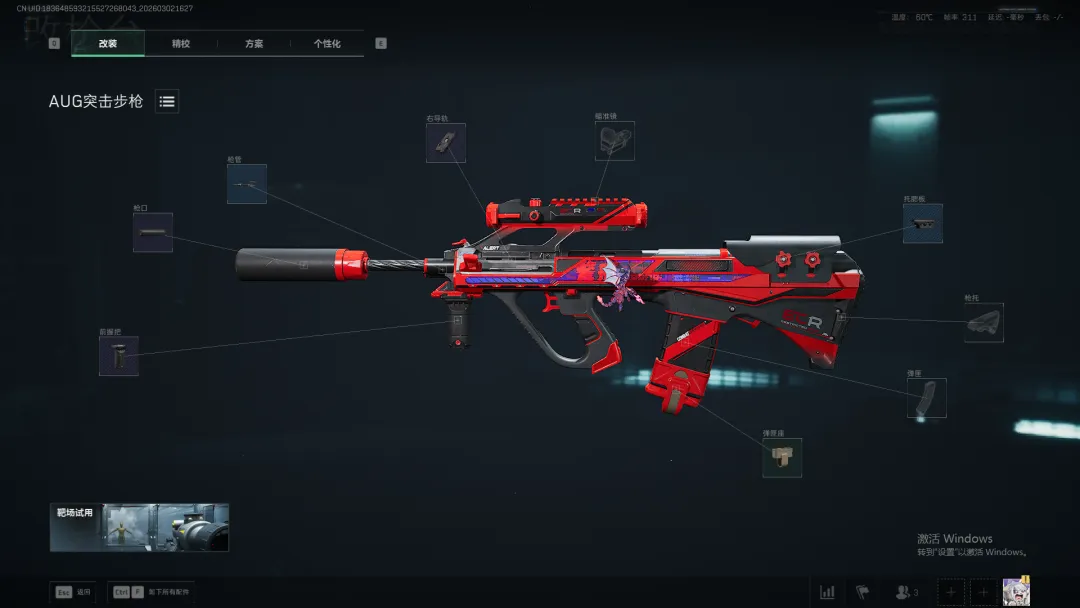Switch to the 改装 tab
This screenshot has width=1080, height=608.
click(108, 44)
